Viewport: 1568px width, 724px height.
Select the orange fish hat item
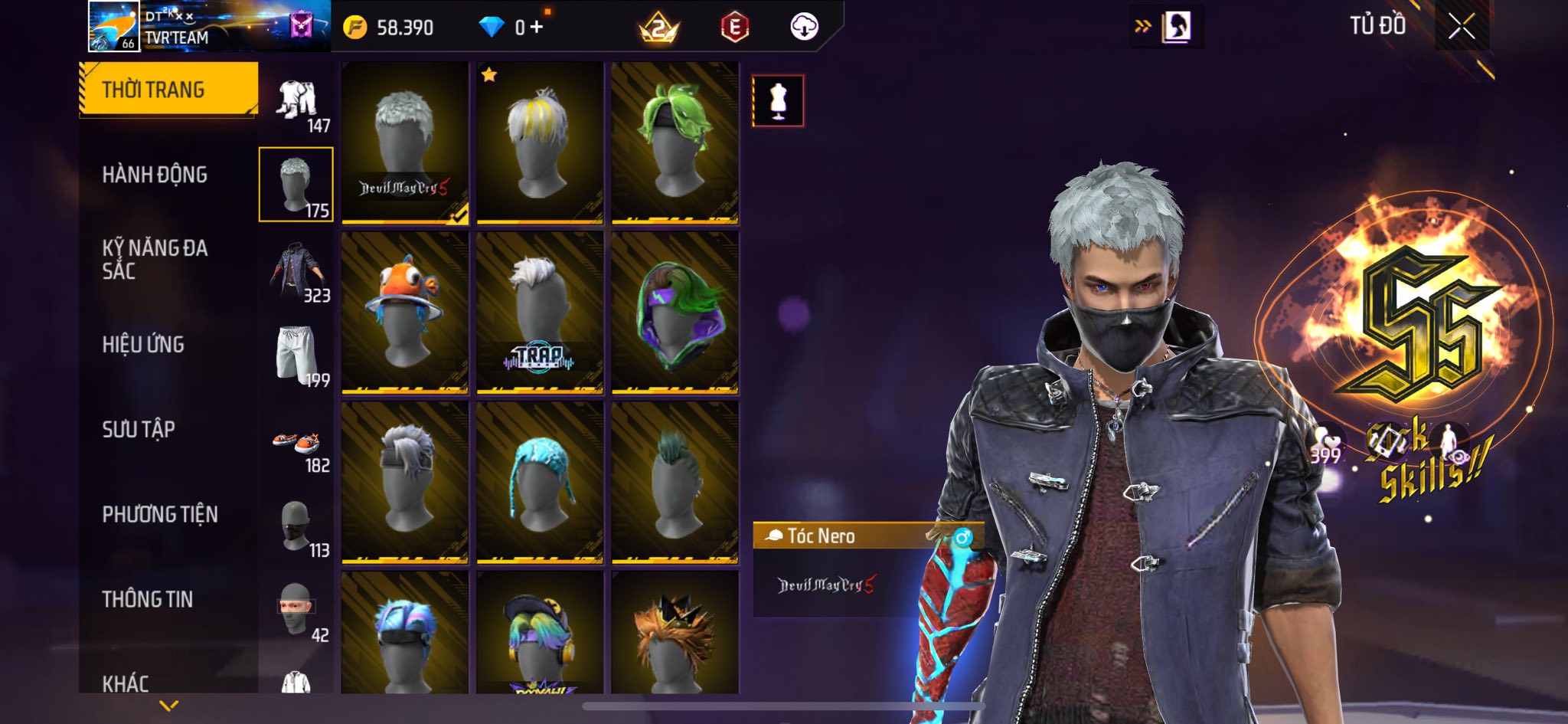pyautogui.click(x=405, y=313)
